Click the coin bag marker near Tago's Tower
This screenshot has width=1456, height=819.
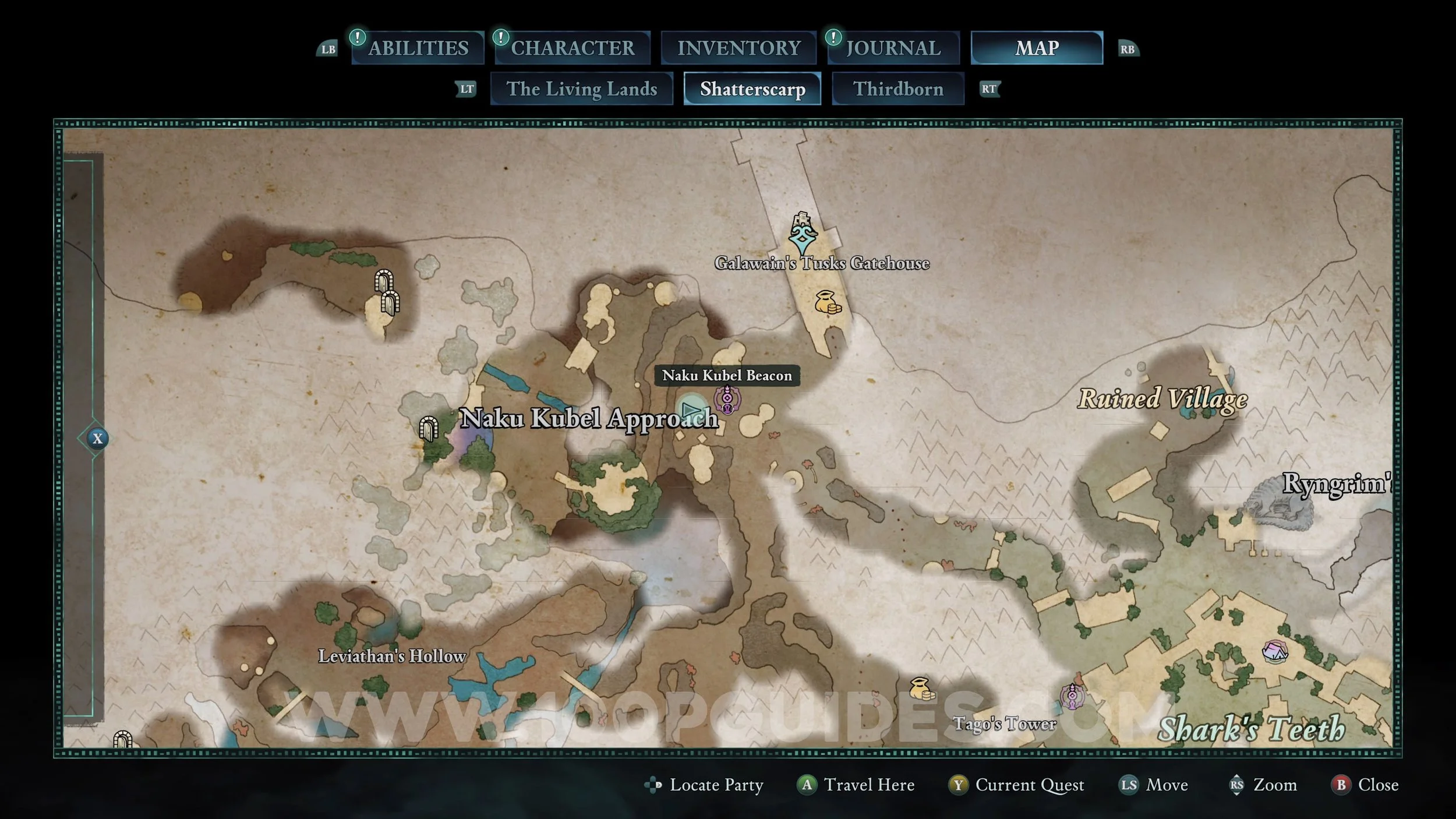(x=921, y=689)
